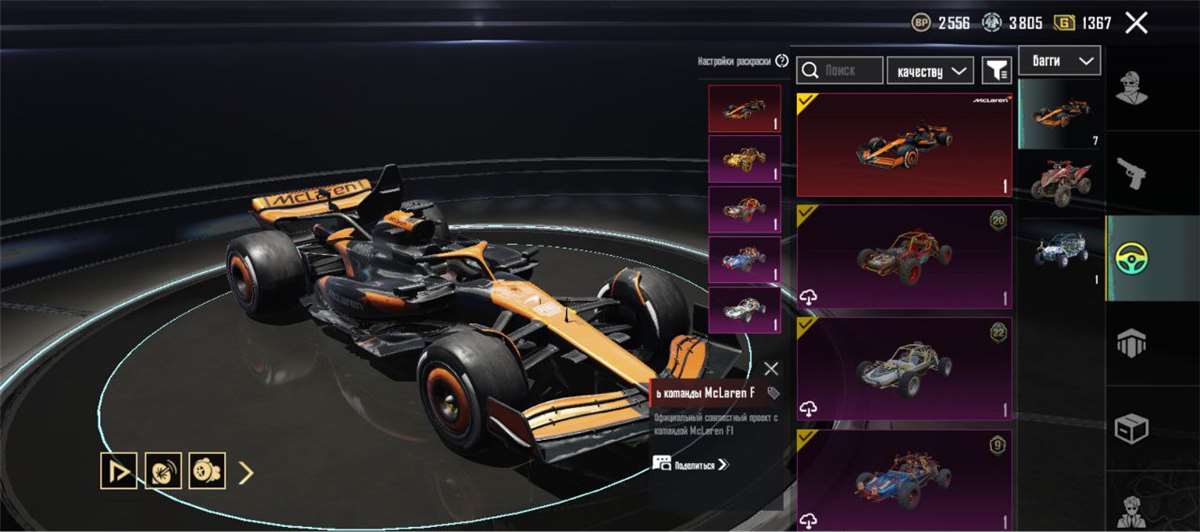
Task: Switch to the pistol weapons tab
Action: point(1132,172)
